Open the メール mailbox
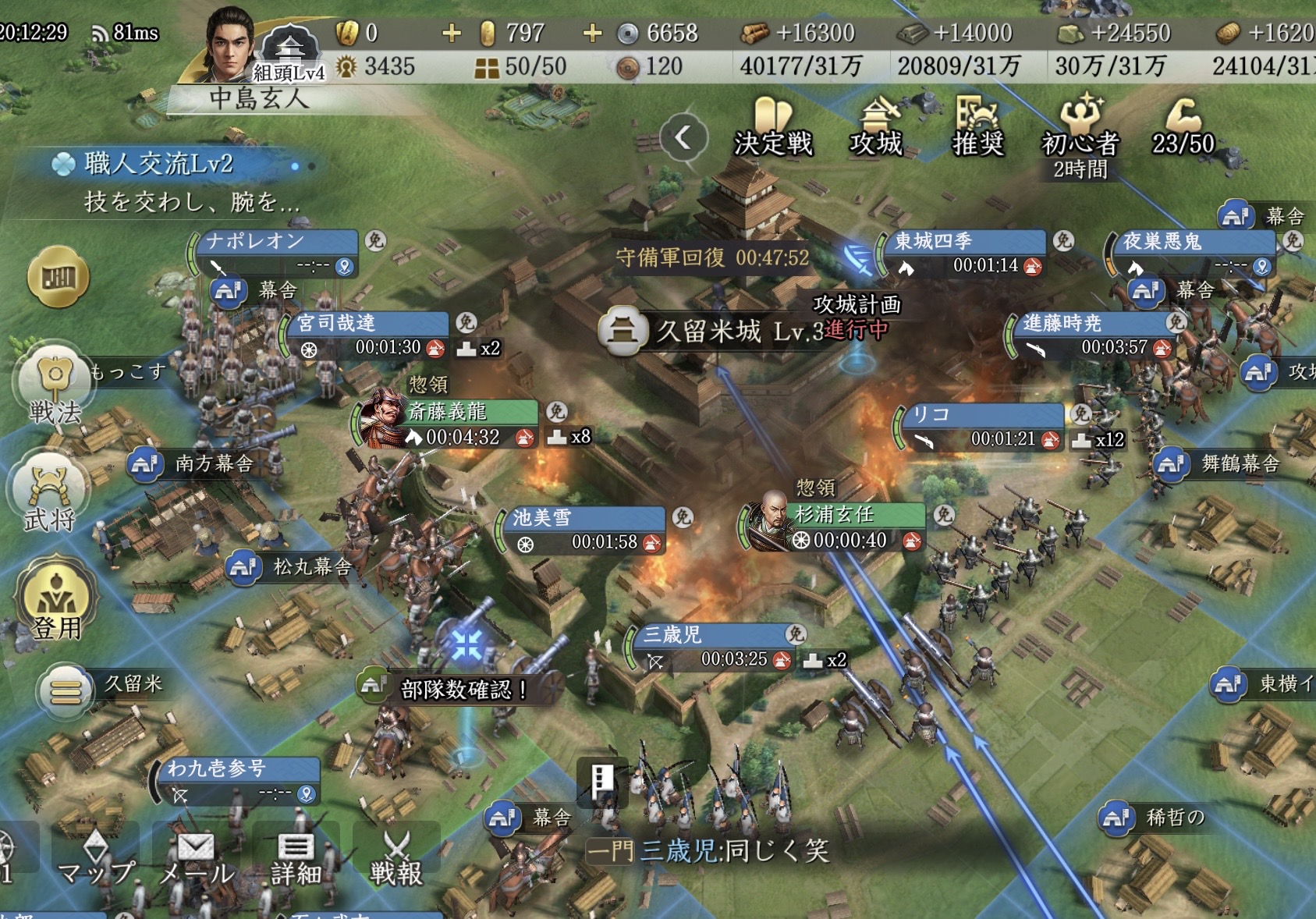Viewport: 1316px width, 919px height. point(196,858)
